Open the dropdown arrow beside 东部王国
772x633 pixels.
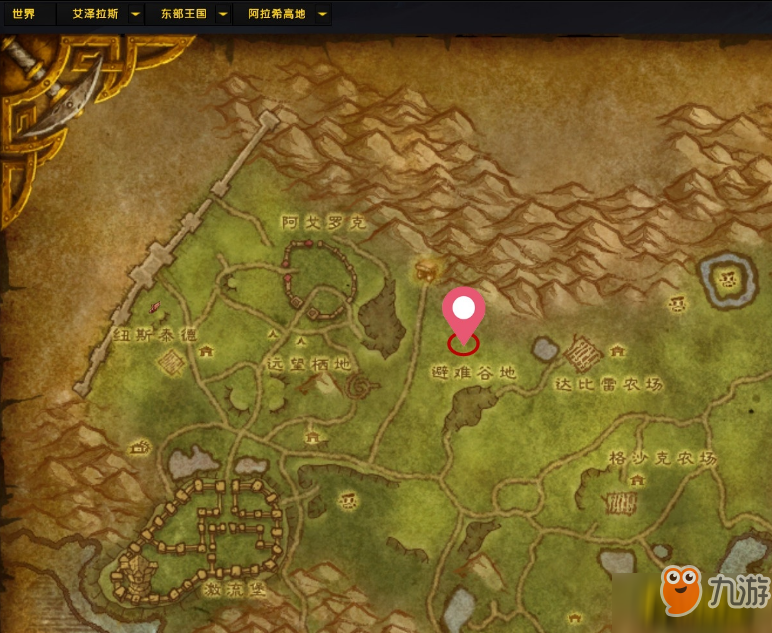click(222, 15)
